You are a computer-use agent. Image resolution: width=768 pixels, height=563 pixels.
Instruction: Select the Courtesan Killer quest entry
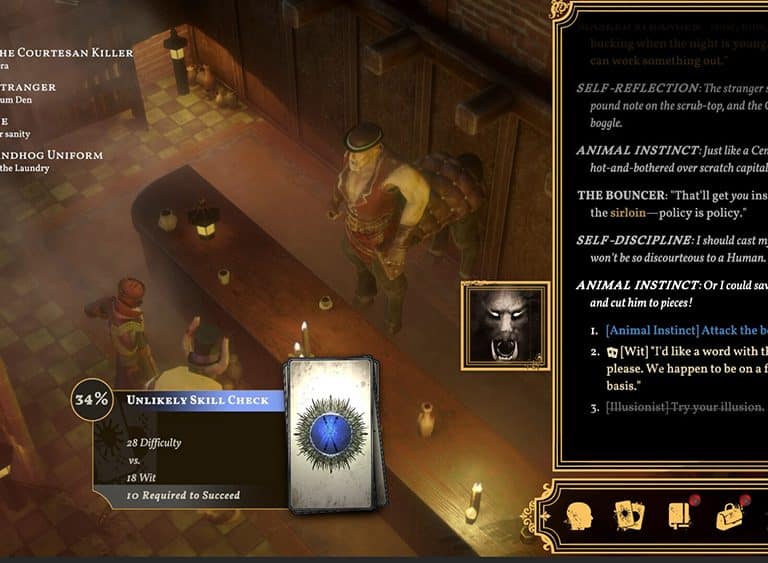68,53
